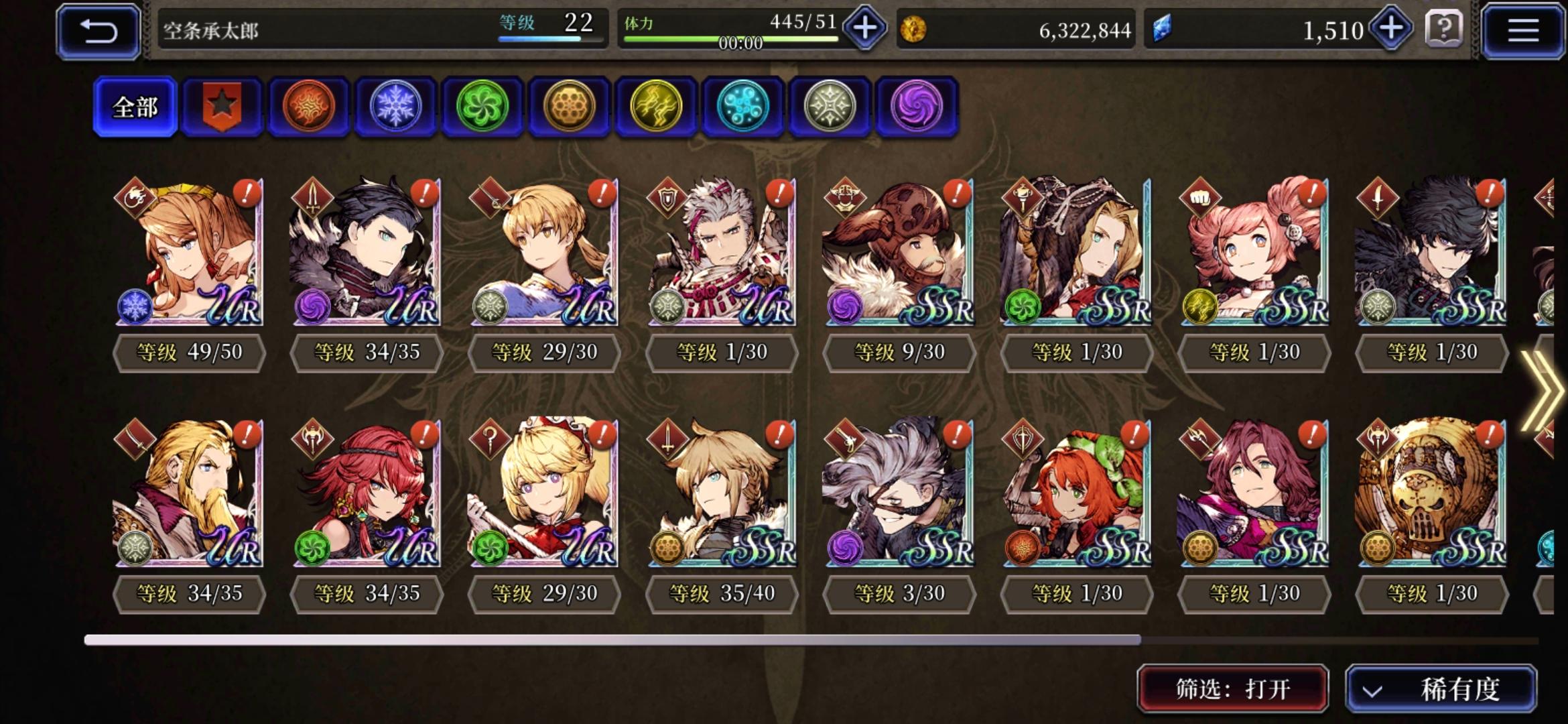This screenshot has width=1568, height=724.
Task: Select the water bubbles element filter icon
Action: click(x=742, y=107)
